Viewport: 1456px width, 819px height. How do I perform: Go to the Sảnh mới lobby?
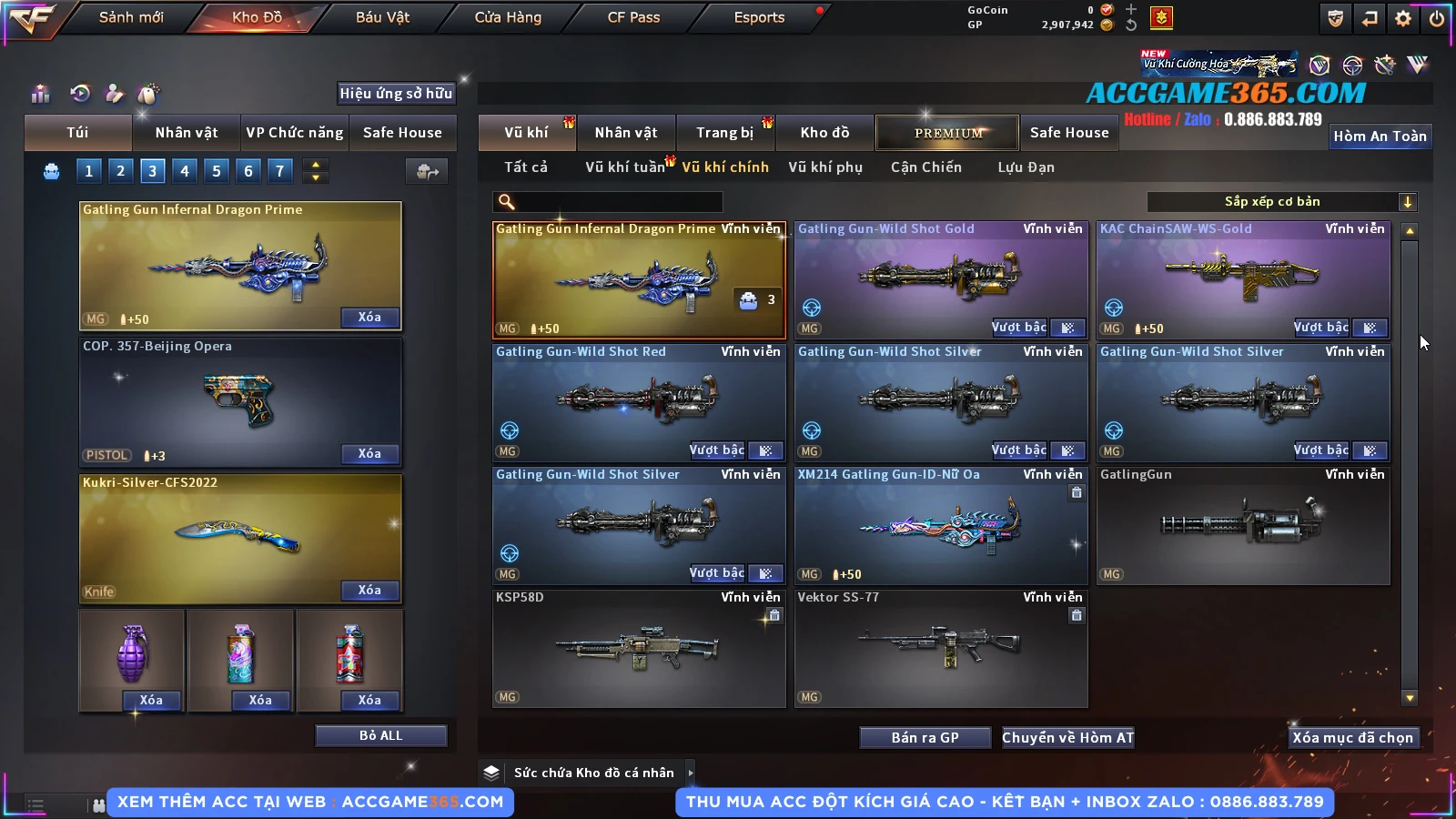pyautogui.click(x=131, y=17)
